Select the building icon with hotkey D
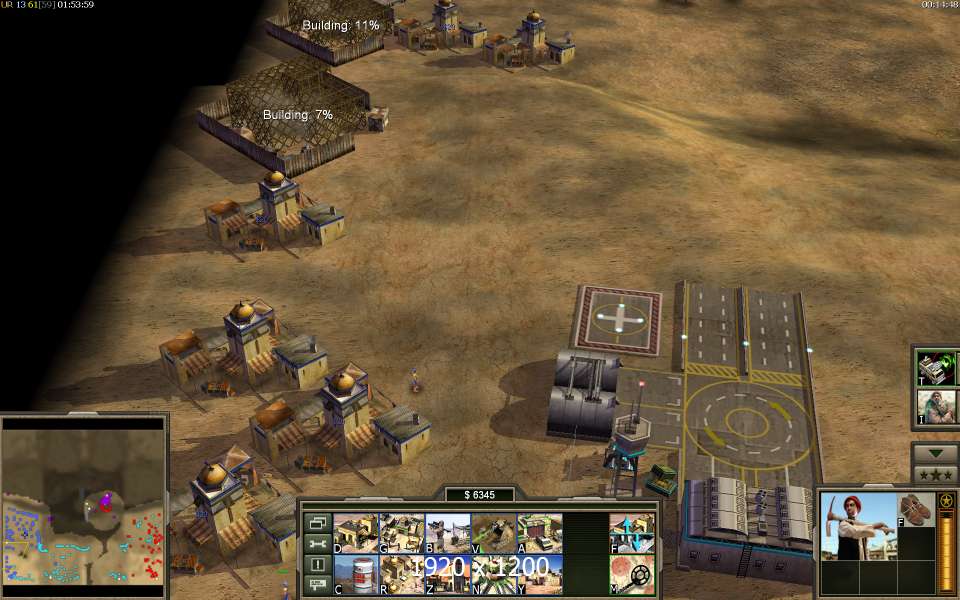 [356, 533]
